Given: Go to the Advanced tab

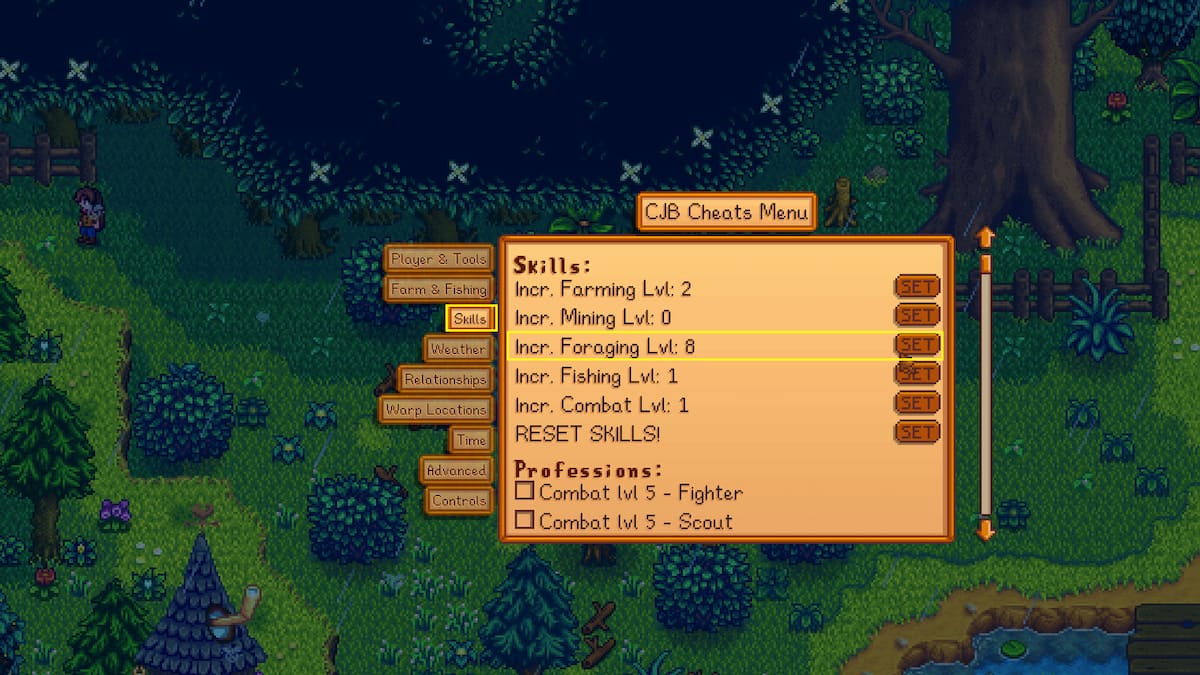Looking at the screenshot, I should [x=456, y=470].
